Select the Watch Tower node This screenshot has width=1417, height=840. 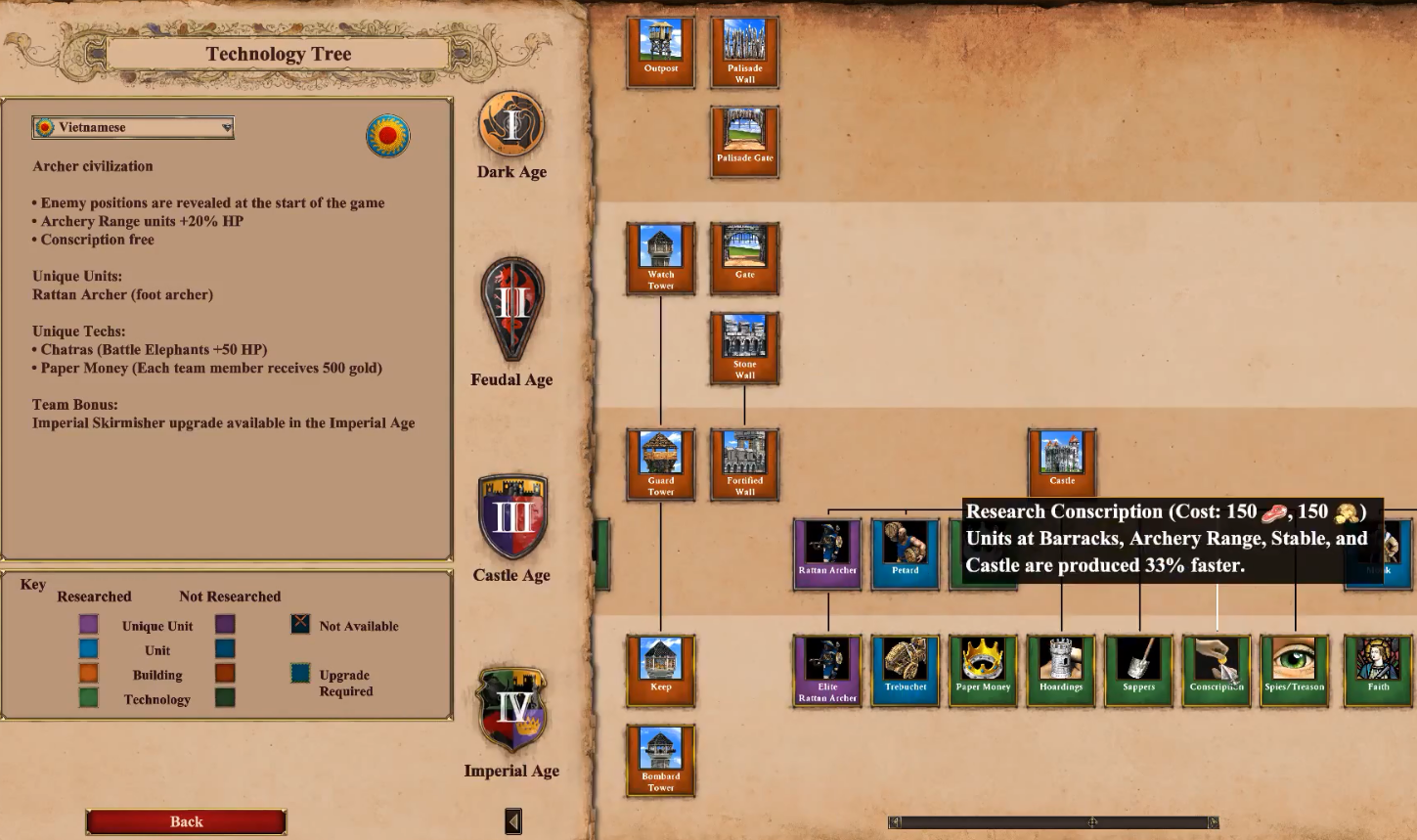point(661,258)
